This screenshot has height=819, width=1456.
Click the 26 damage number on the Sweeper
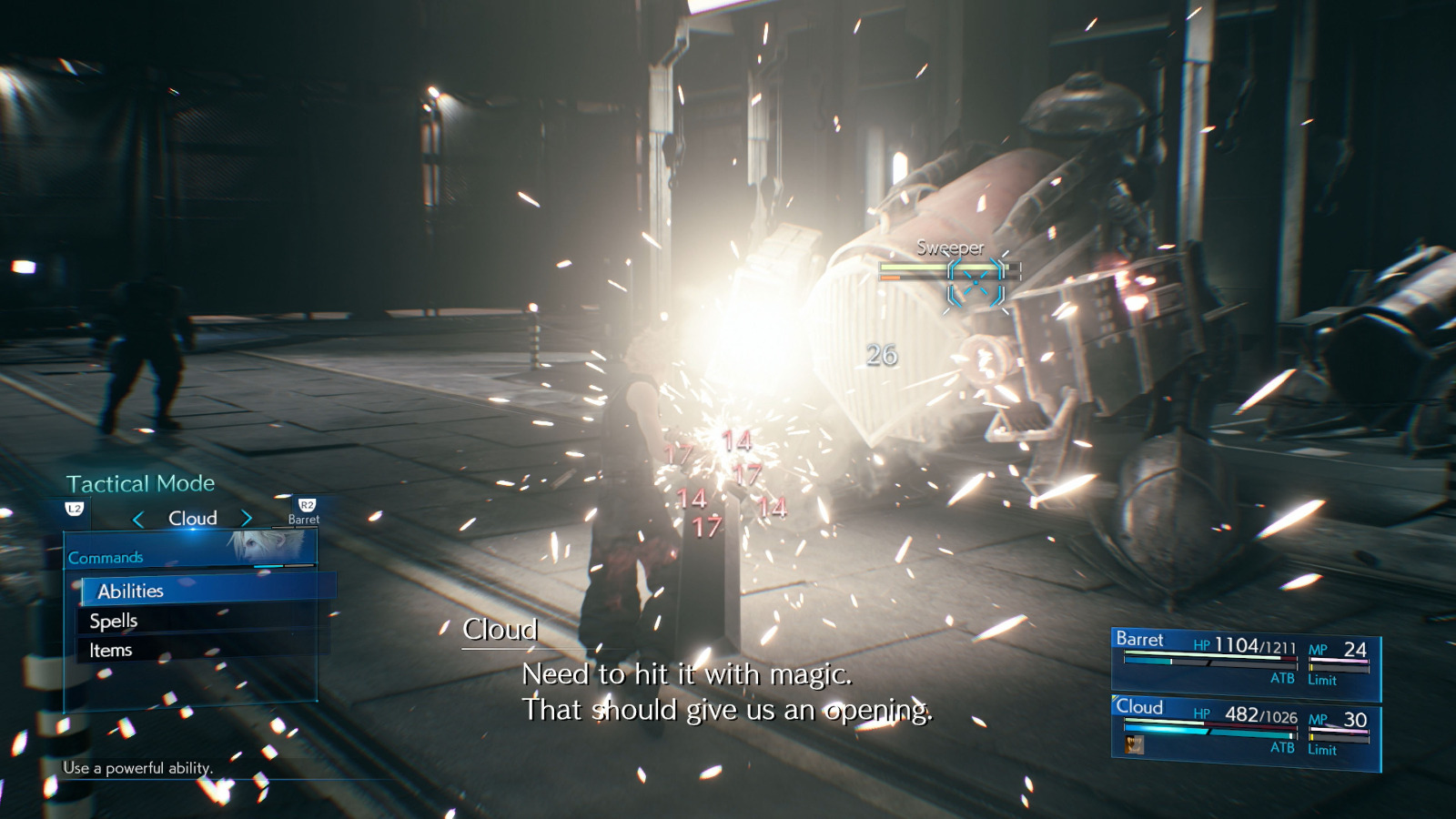[x=882, y=355]
